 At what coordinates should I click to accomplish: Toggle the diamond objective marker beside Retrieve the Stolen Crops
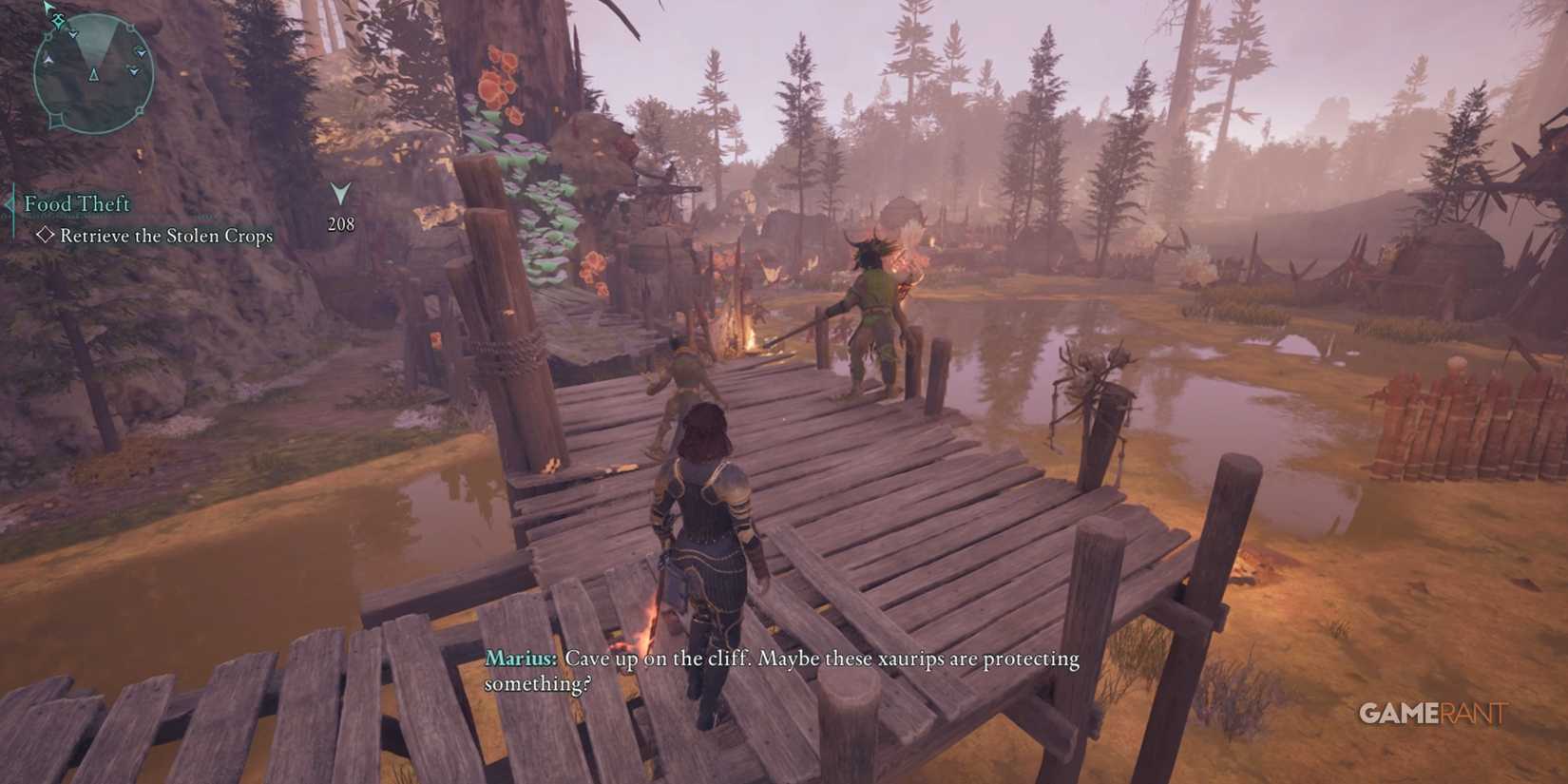[x=48, y=236]
